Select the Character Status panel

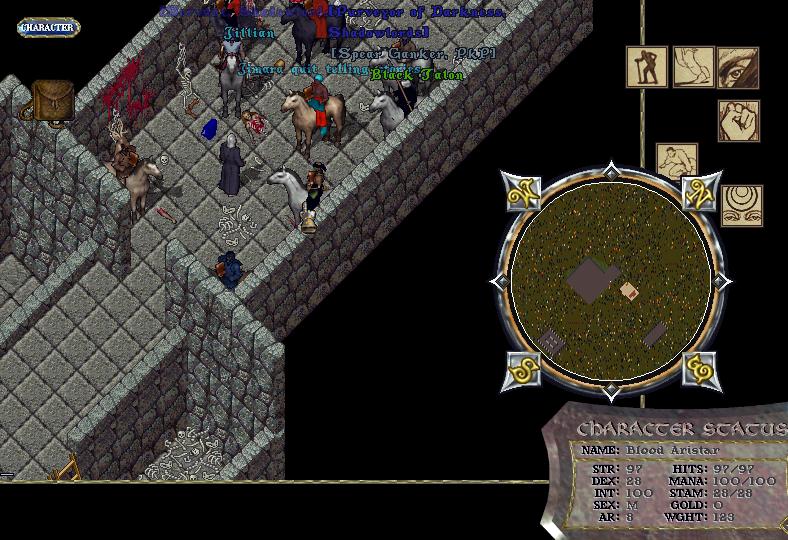coord(670,470)
